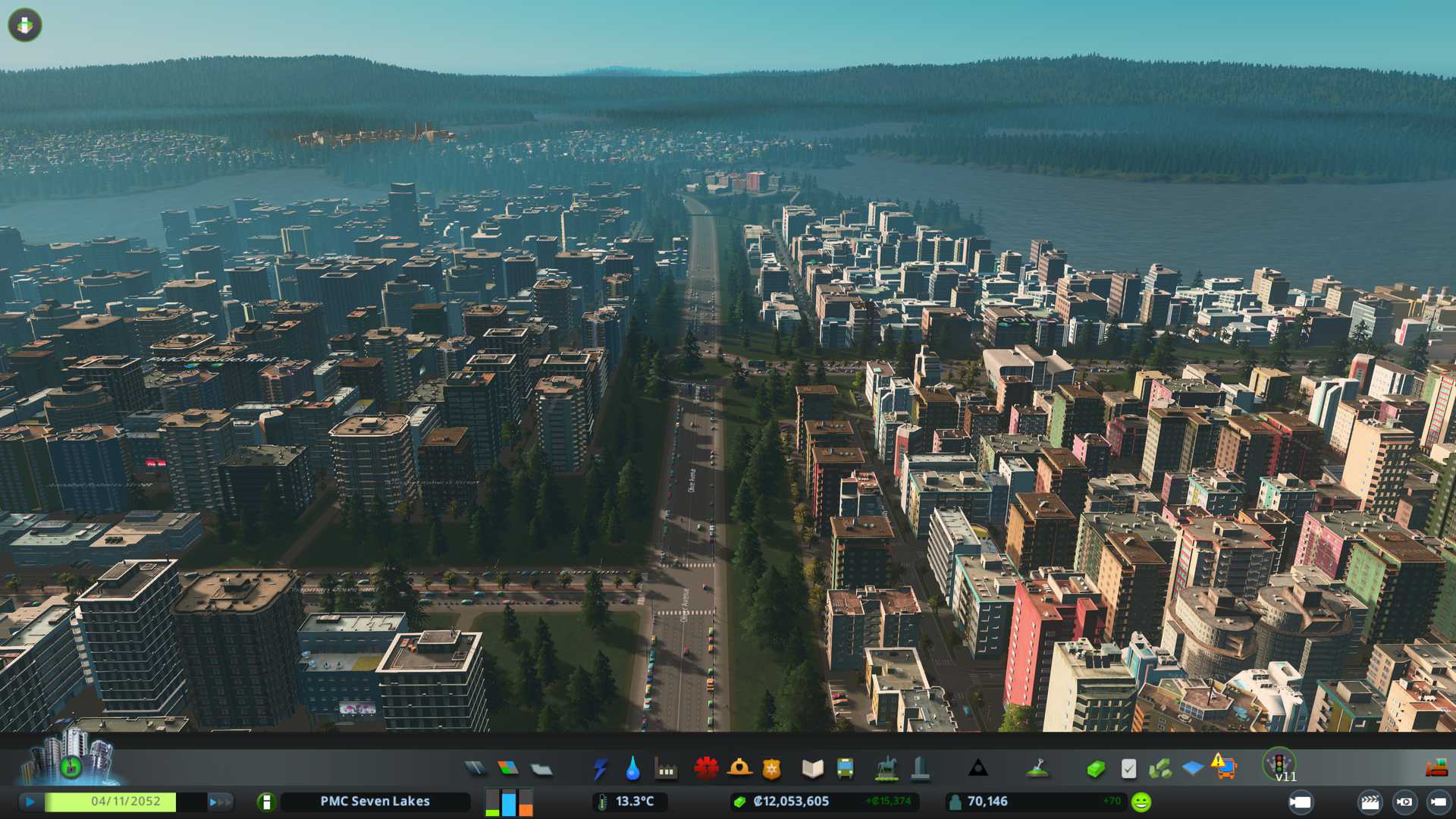Open the Districts tool menu

(541, 769)
